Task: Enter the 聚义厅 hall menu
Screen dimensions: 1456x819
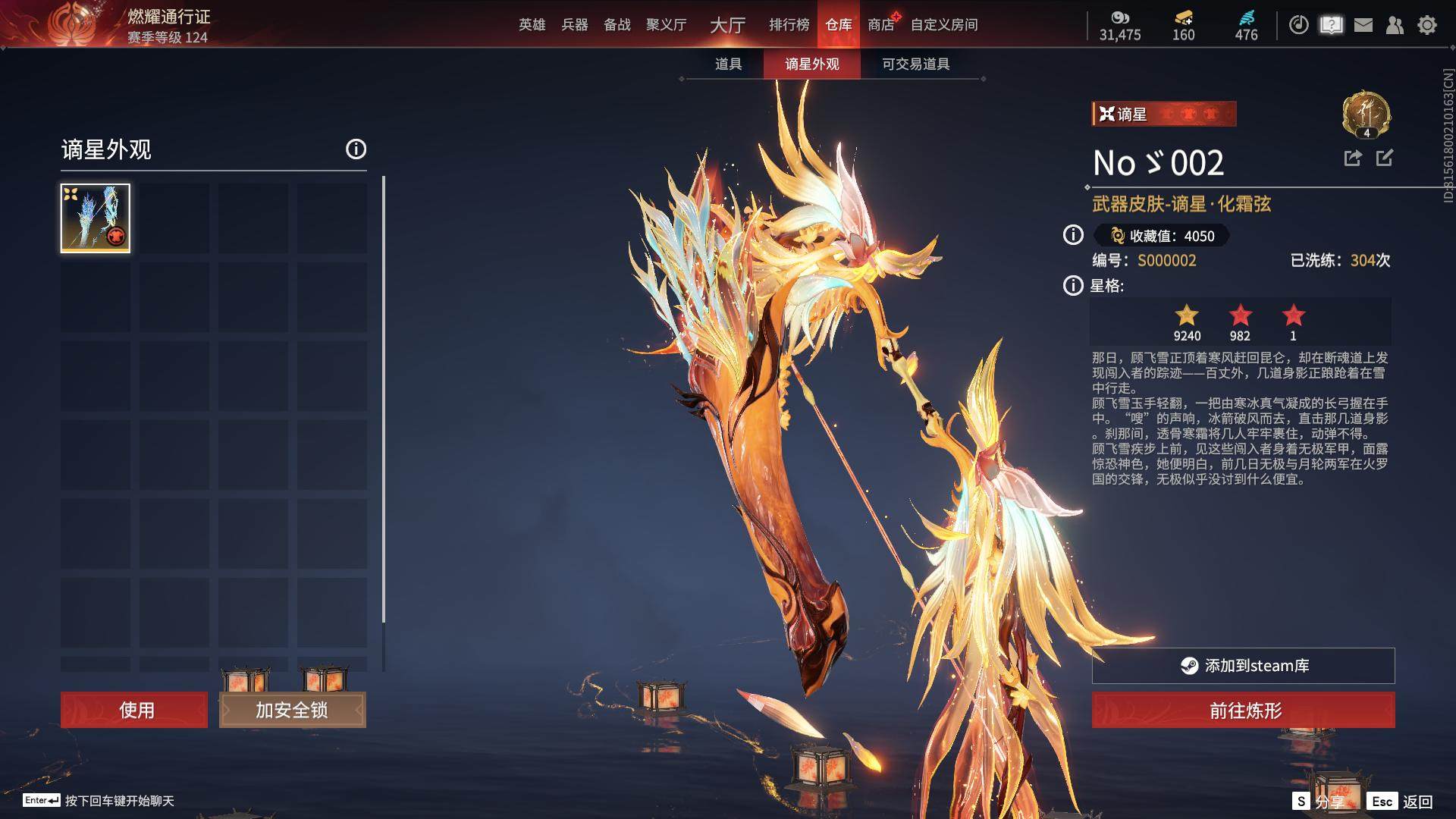Action: 666,25
